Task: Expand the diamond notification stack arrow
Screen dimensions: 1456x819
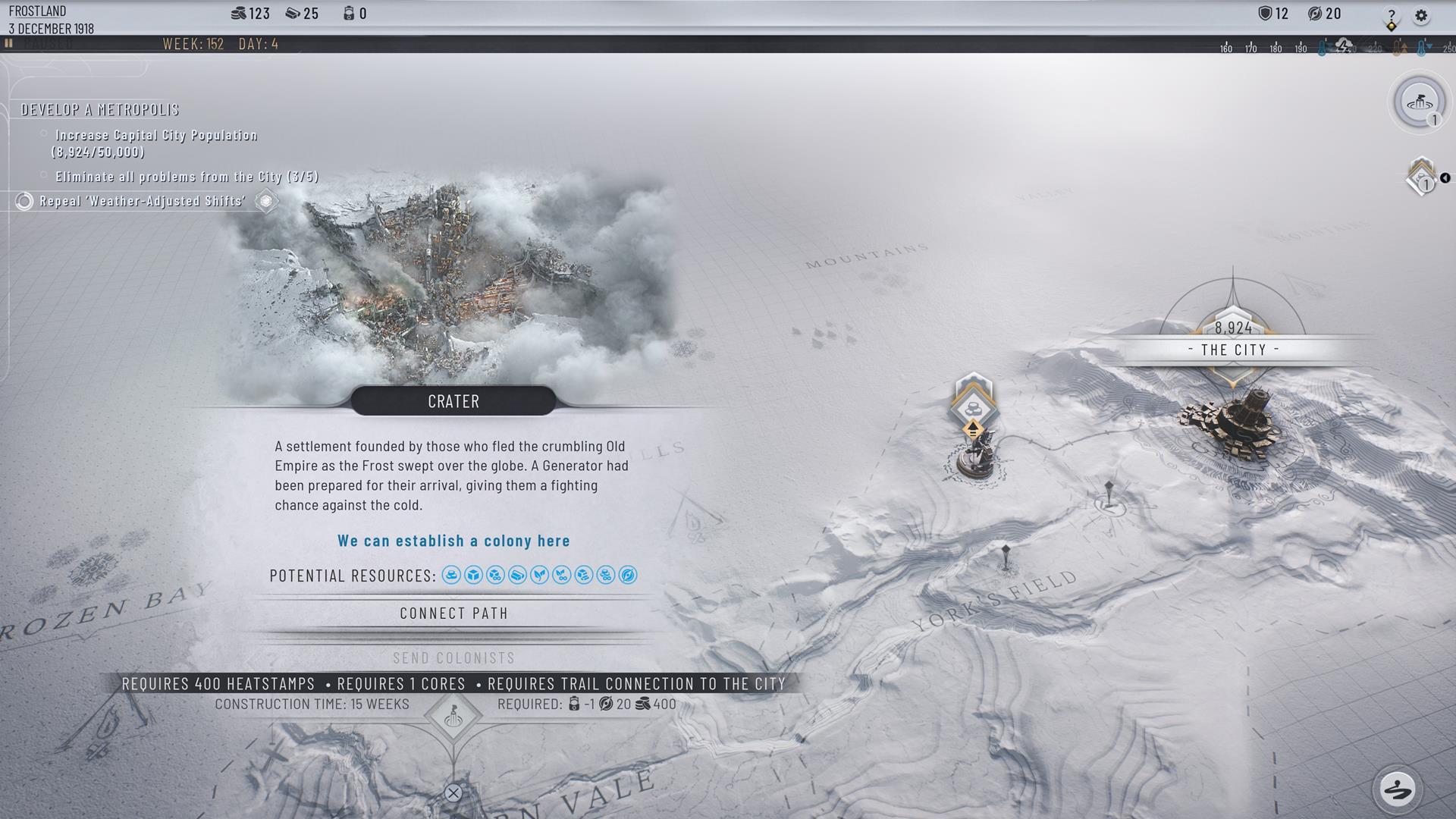Action: (x=1445, y=178)
